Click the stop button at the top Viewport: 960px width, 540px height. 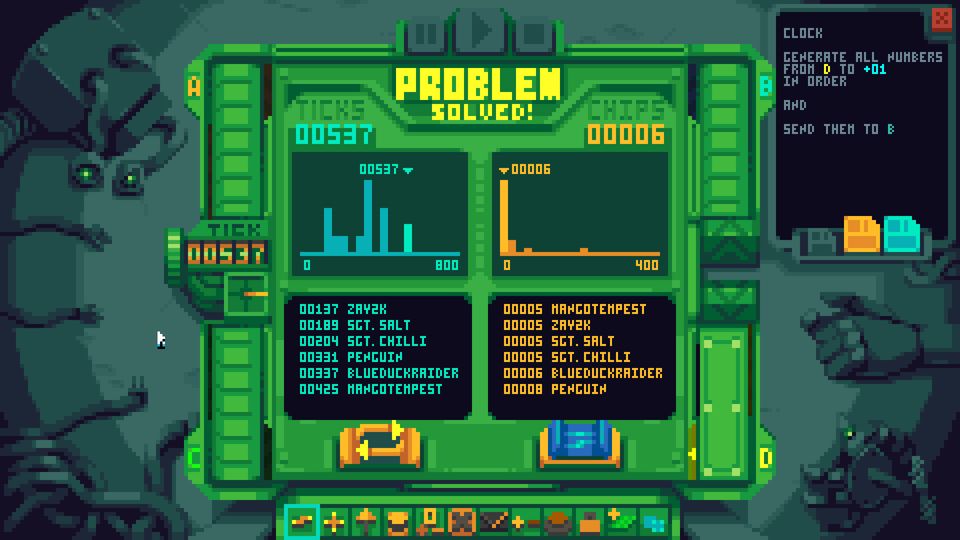(x=534, y=34)
